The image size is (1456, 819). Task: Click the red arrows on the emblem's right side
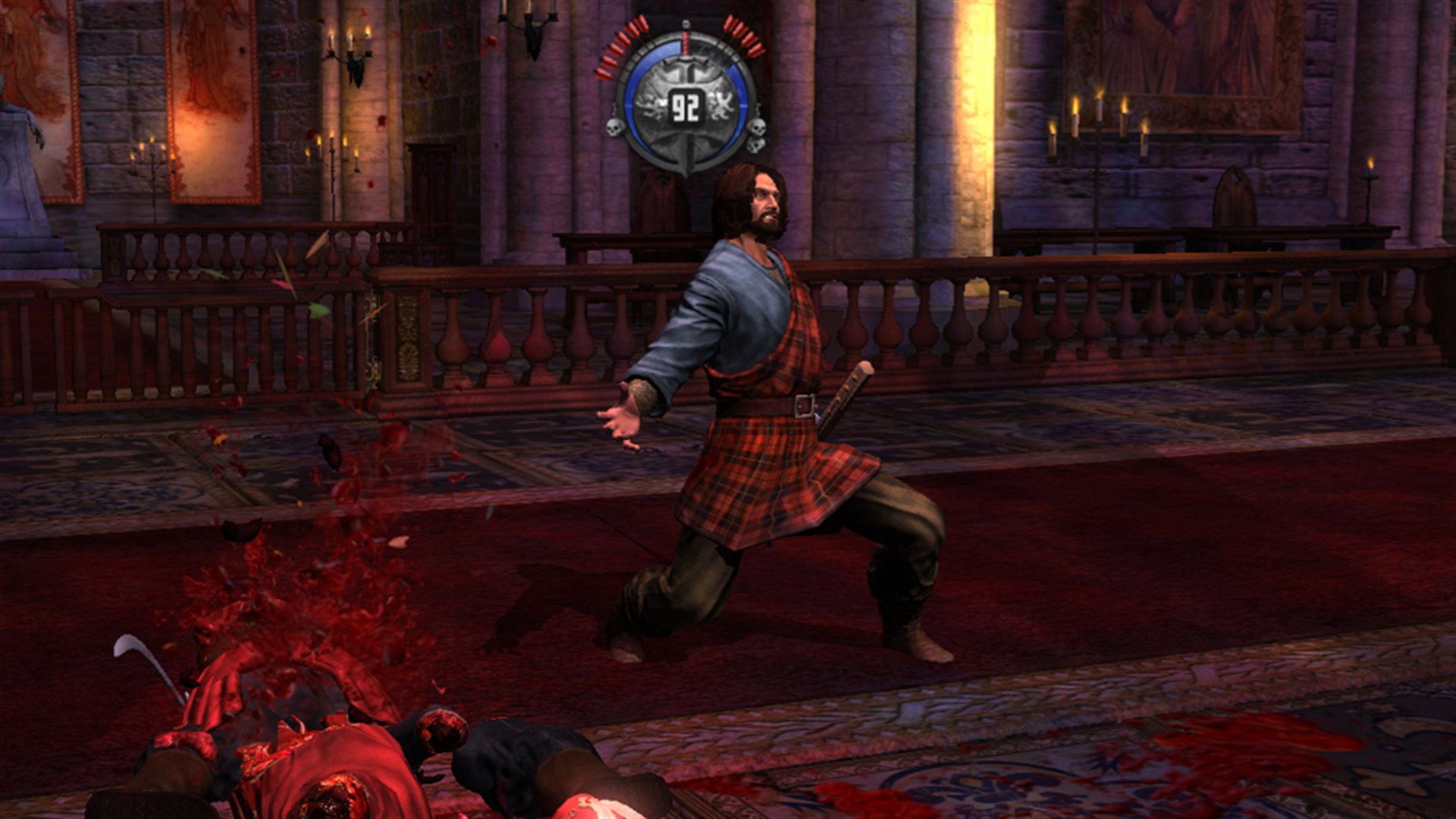(x=745, y=36)
